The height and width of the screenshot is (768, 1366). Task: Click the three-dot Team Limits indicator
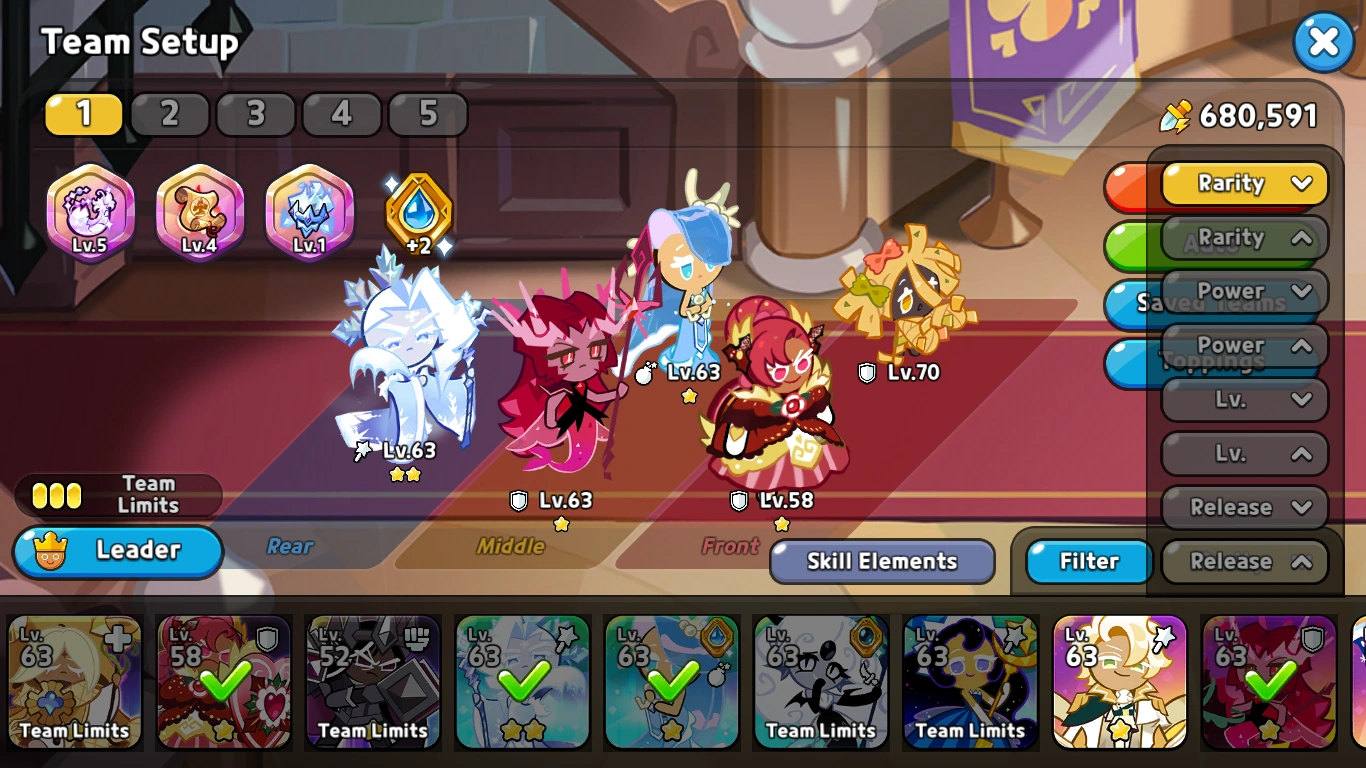55,494
